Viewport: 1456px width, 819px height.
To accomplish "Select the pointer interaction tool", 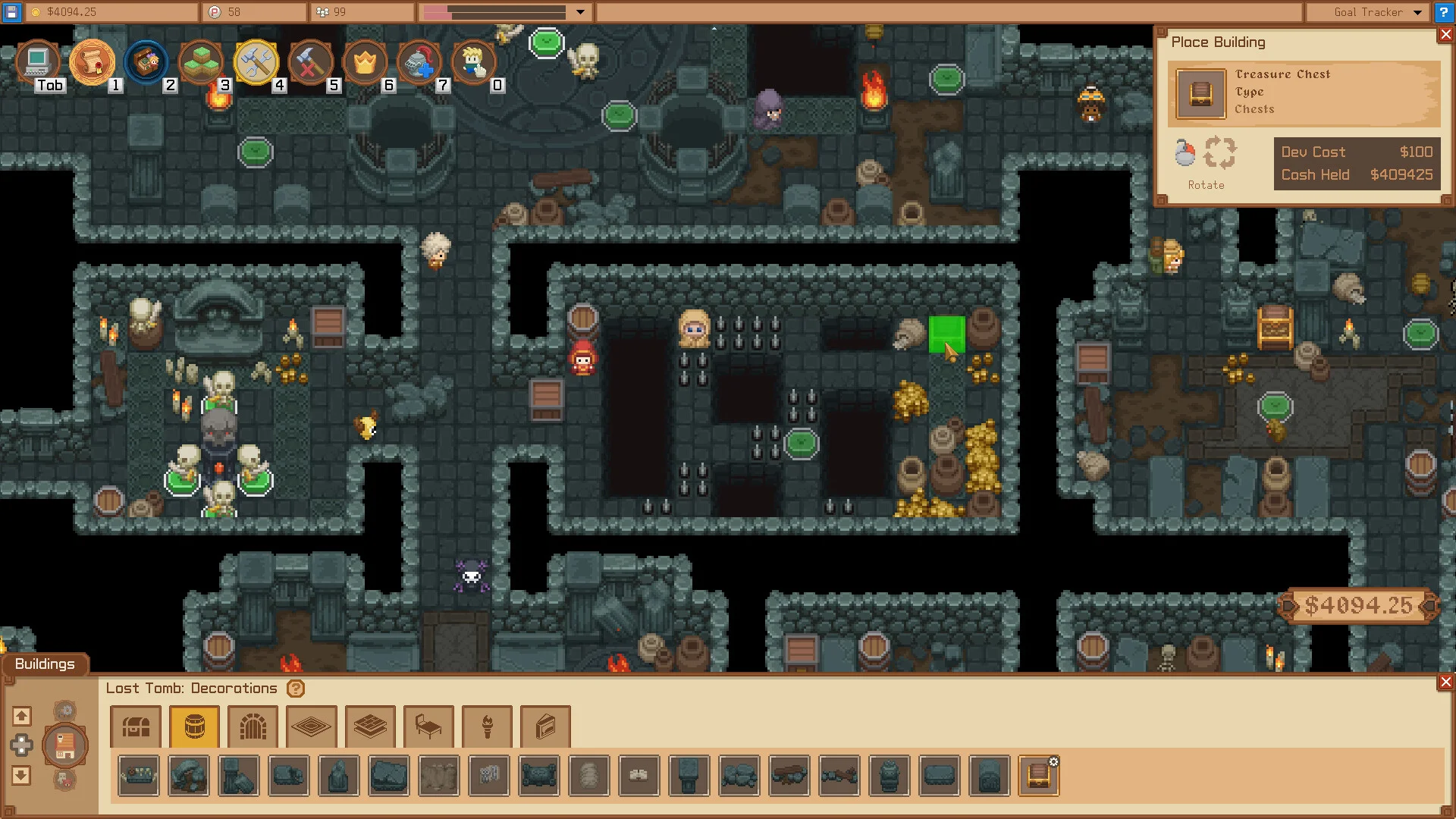I will tap(474, 62).
